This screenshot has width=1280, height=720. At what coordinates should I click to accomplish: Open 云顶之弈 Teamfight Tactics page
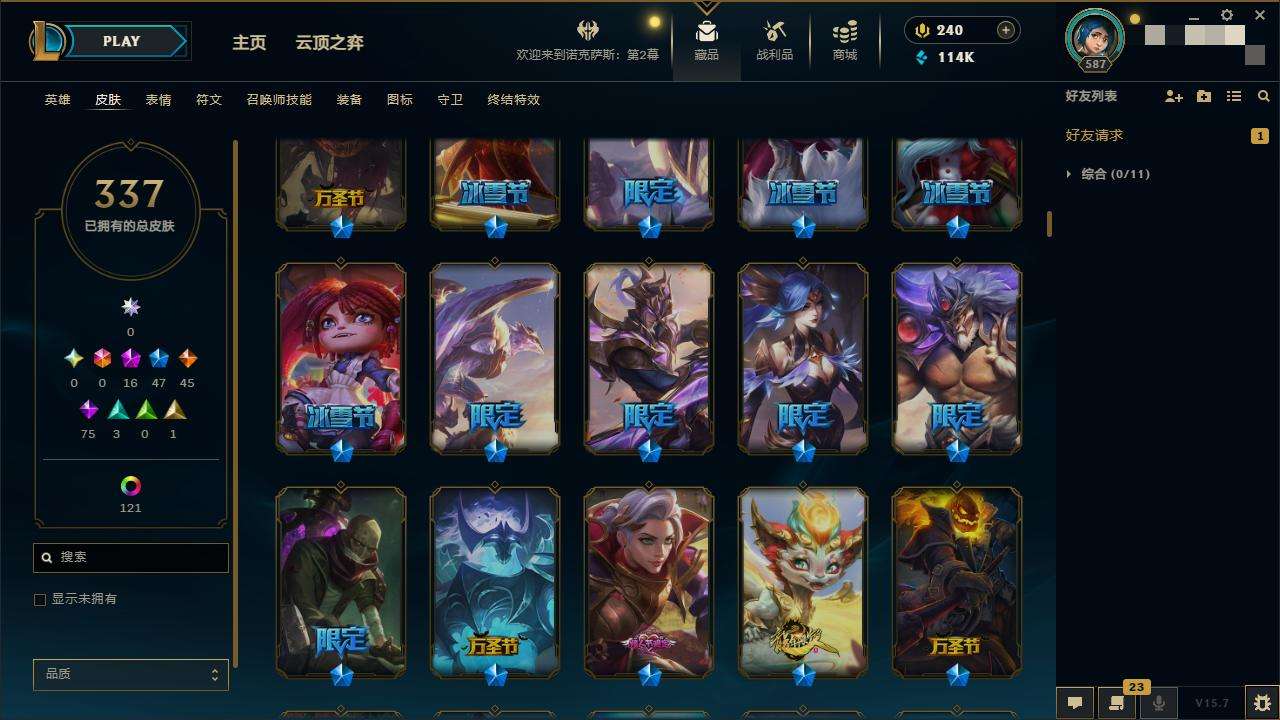click(329, 43)
